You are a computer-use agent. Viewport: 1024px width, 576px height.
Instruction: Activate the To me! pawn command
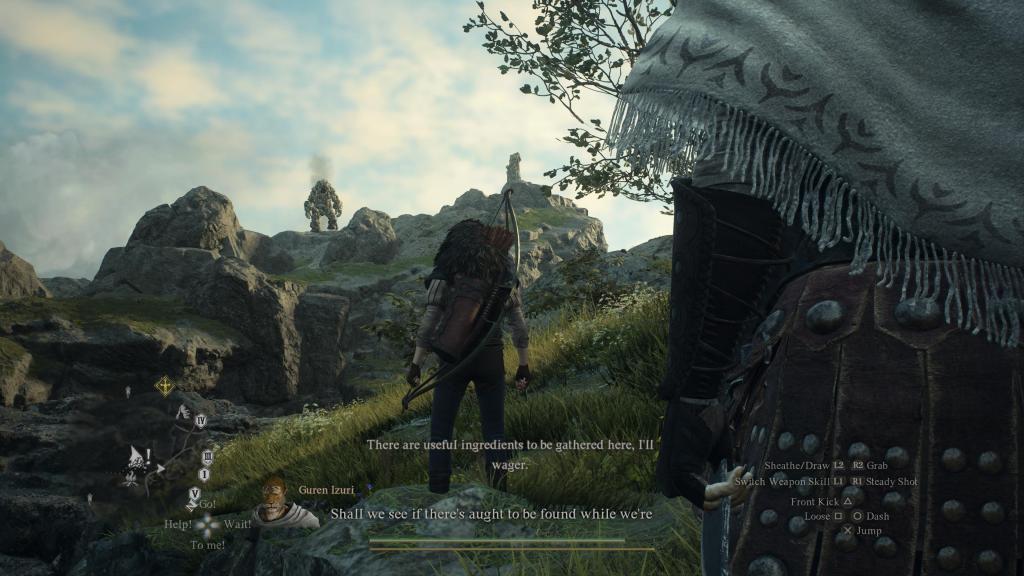click(x=207, y=545)
